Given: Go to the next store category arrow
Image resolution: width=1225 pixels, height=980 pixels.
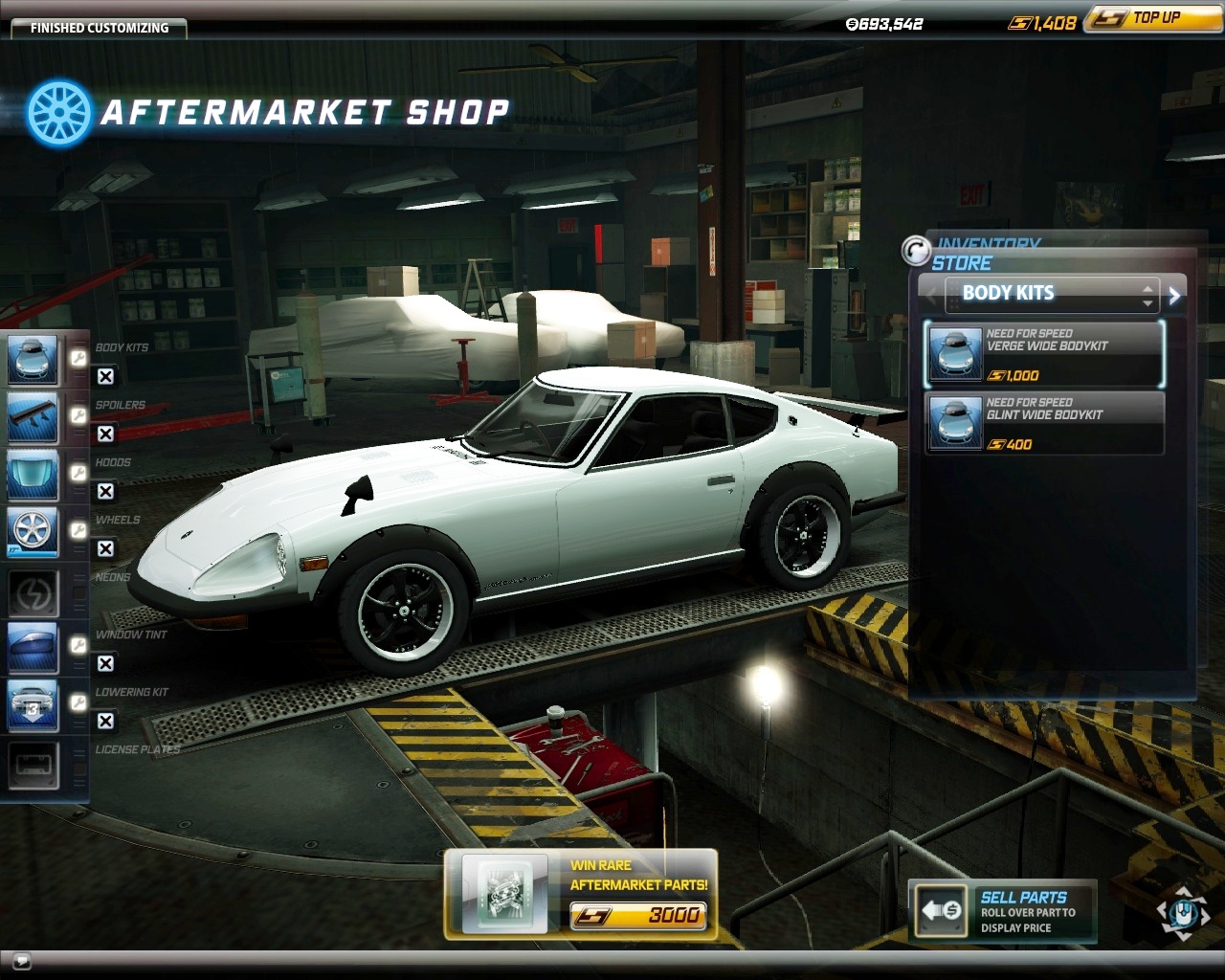Looking at the screenshot, I should tap(1175, 296).
